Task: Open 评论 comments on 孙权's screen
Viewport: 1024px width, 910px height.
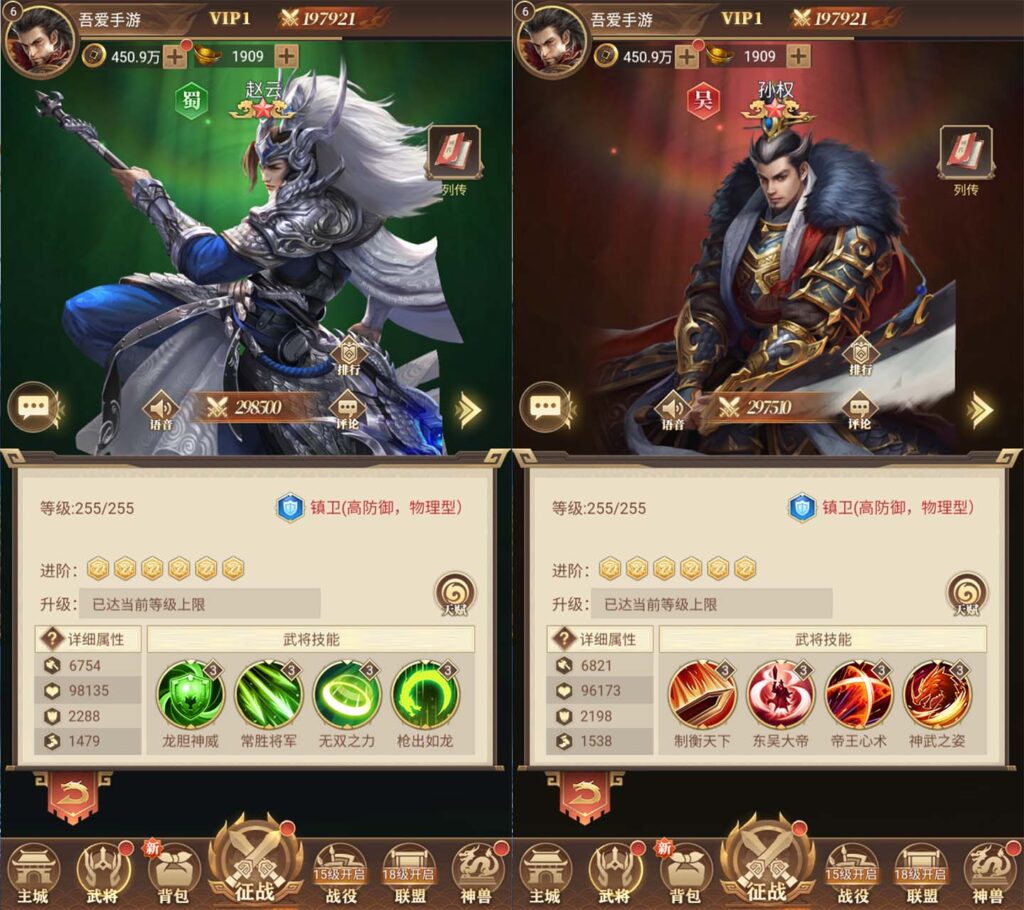Action: point(859,409)
